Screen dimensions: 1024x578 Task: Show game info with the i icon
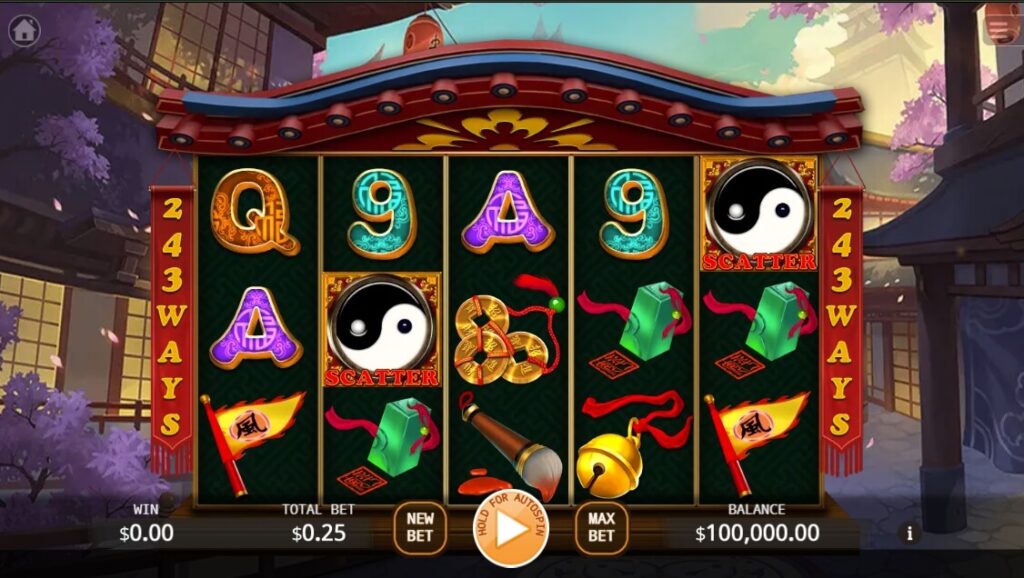909,533
